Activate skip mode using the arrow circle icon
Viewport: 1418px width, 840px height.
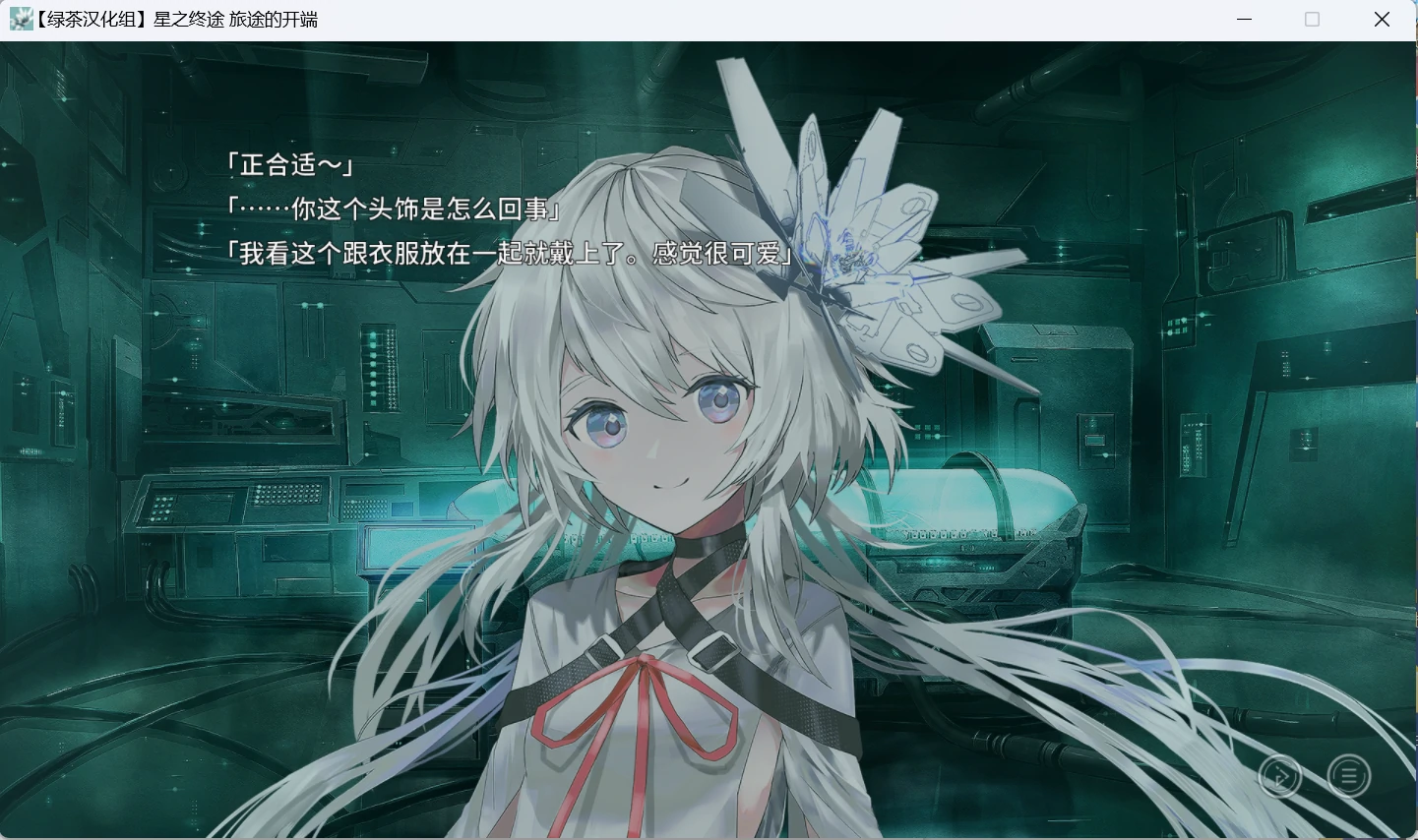(1280, 776)
